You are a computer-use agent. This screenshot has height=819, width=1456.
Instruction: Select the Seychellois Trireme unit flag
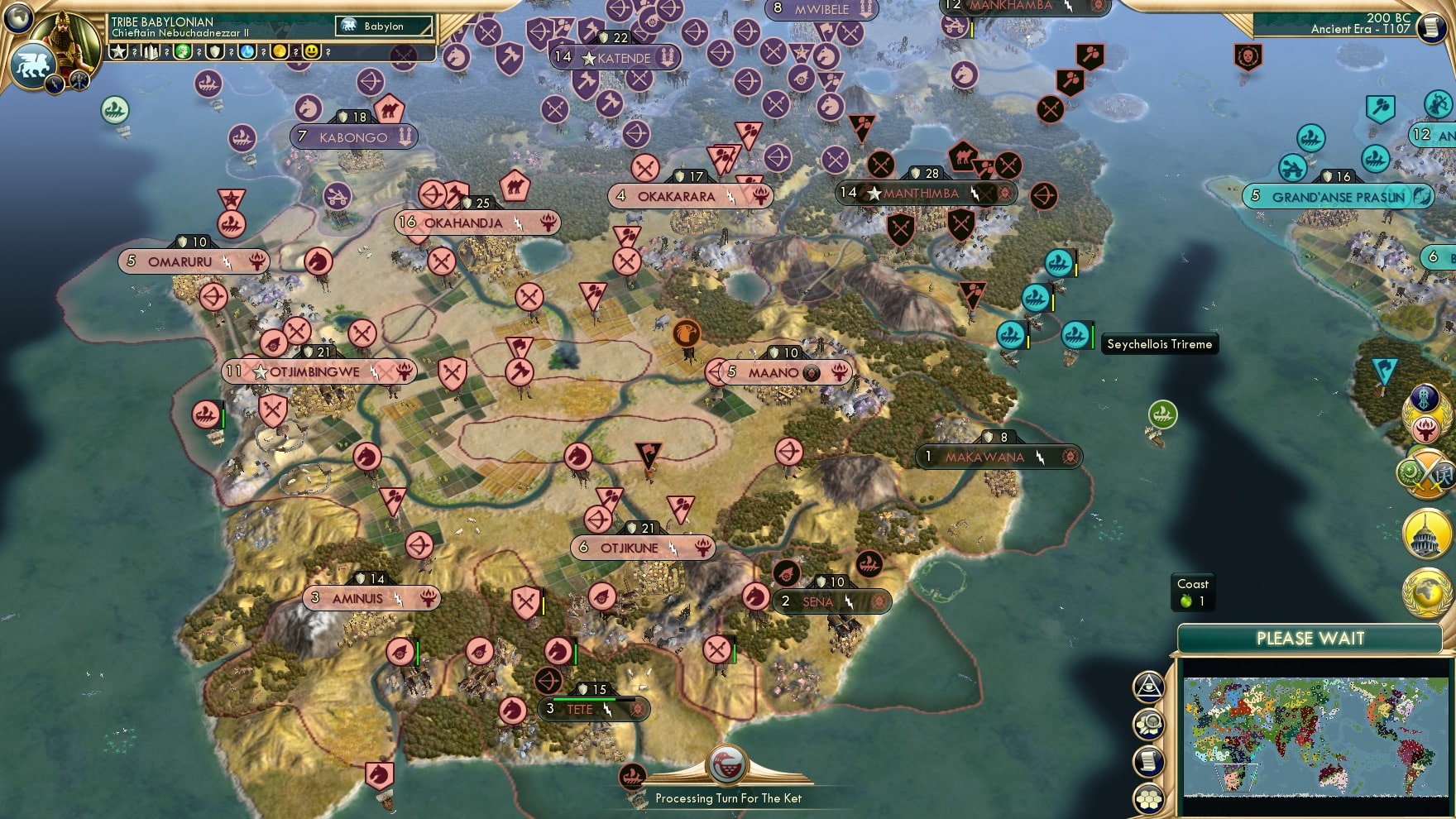(1075, 338)
